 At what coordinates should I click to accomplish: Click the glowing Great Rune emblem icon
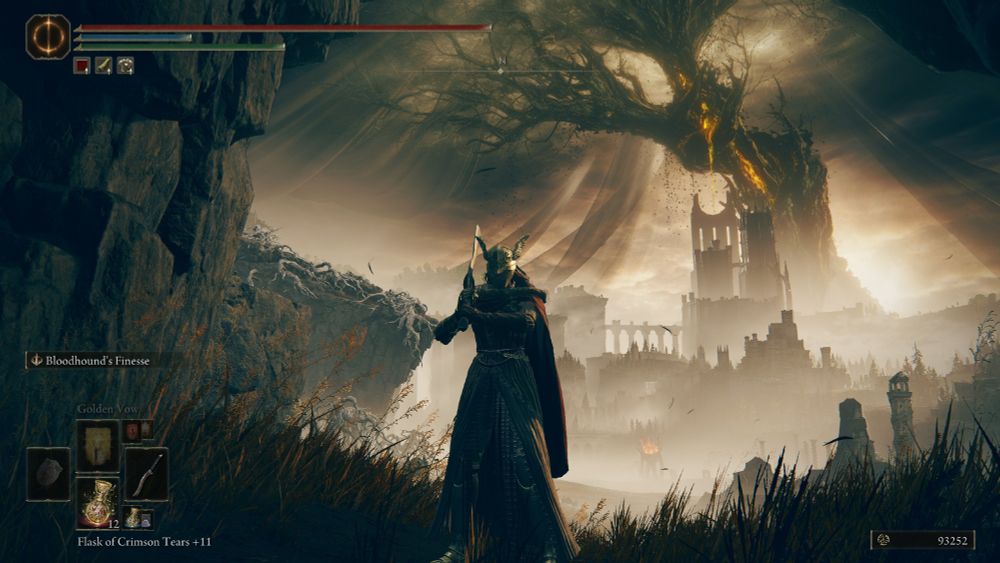pos(48,37)
